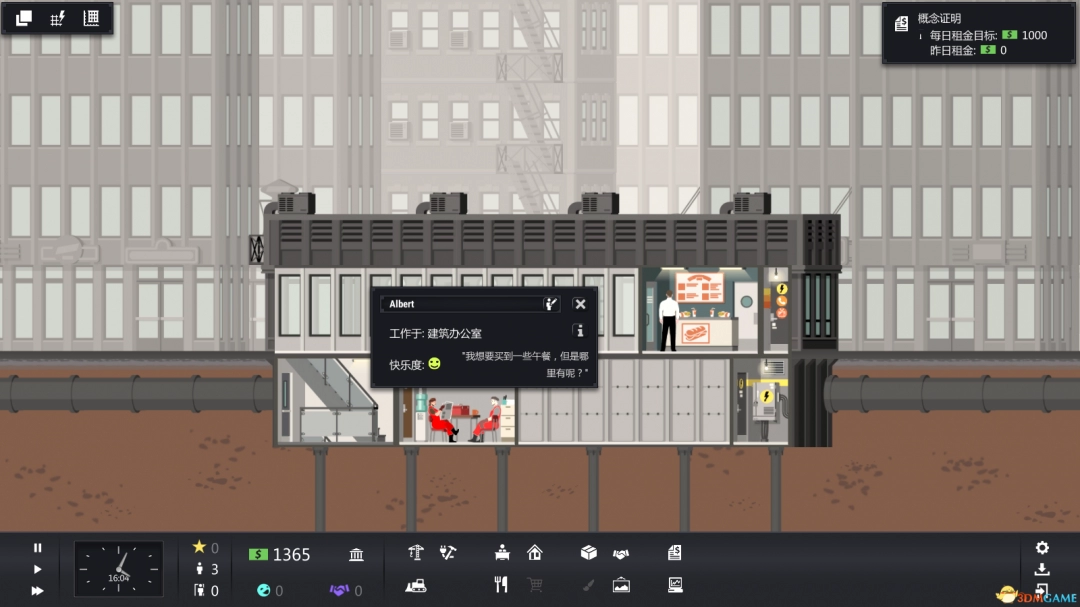Close the Albert info popup
Image resolution: width=1080 pixels, height=607 pixels.
tap(580, 304)
